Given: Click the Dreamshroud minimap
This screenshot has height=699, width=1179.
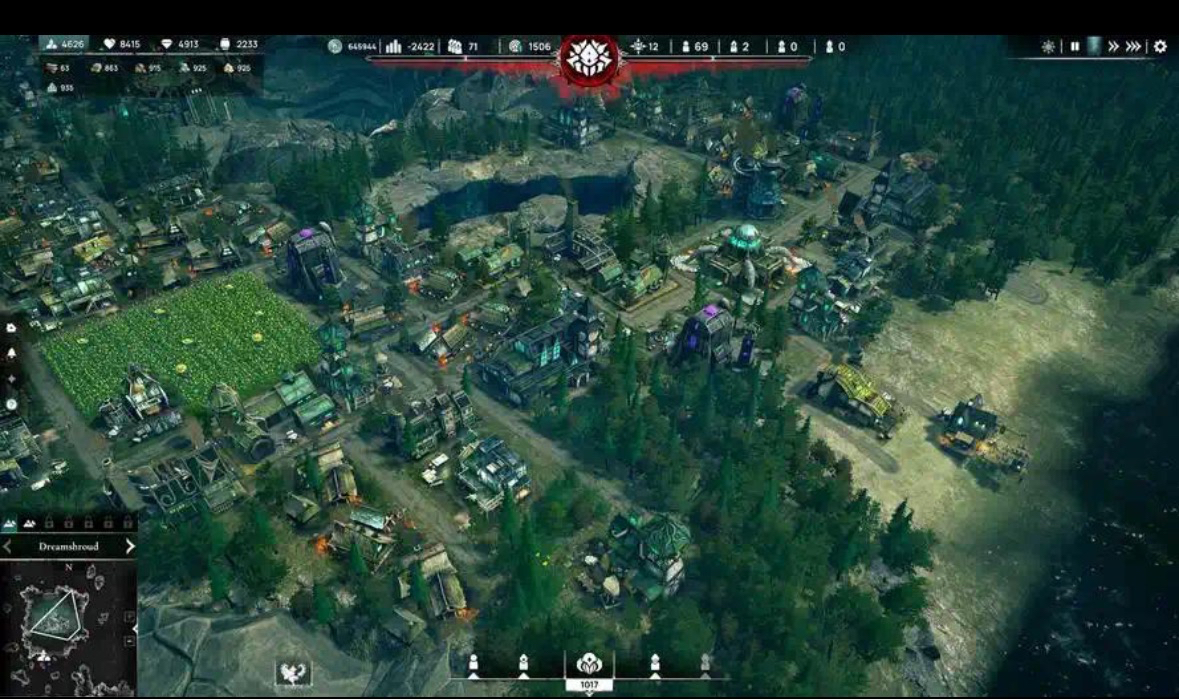Looking at the screenshot, I should click(x=66, y=625).
